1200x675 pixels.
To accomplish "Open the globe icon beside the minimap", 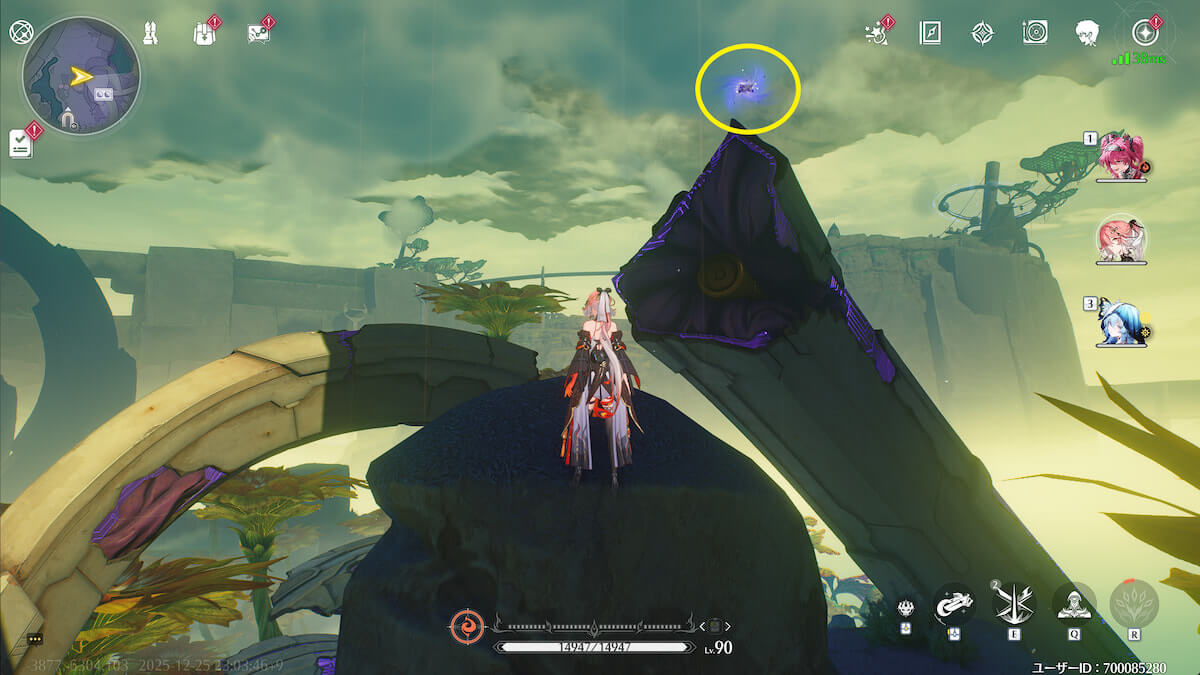I will click(20, 31).
